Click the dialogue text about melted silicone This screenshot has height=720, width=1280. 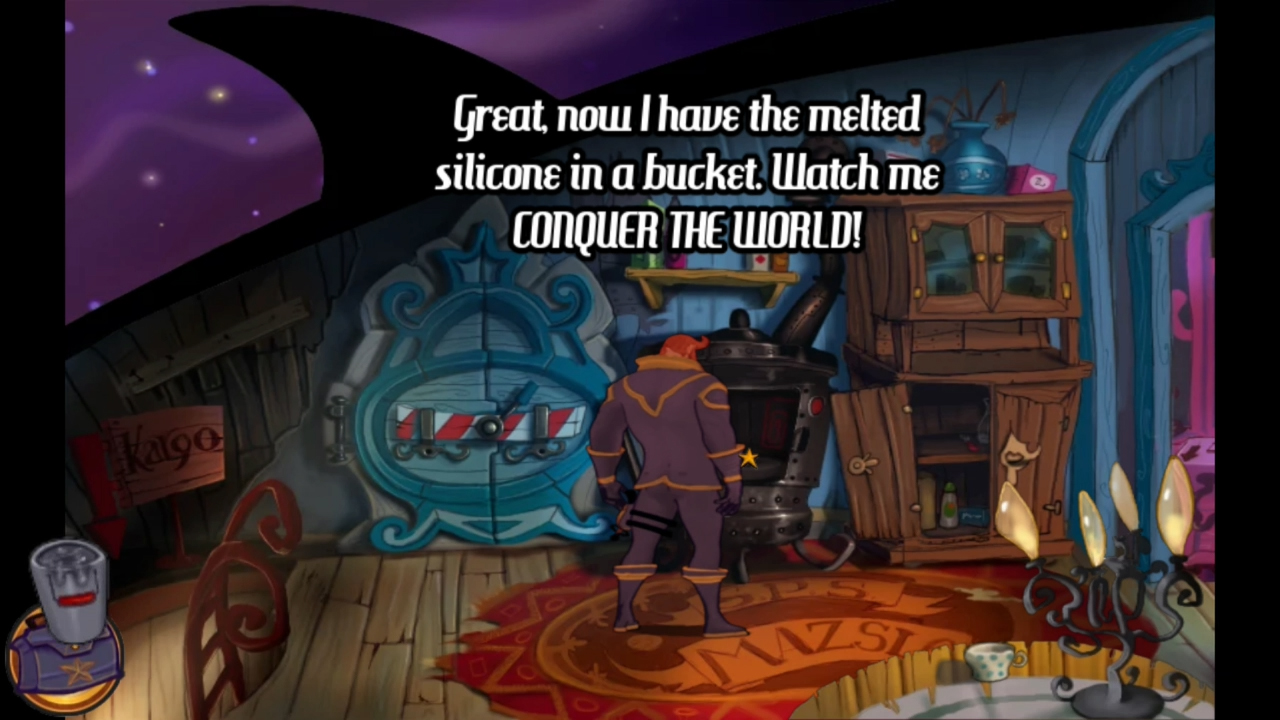(x=685, y=170)
